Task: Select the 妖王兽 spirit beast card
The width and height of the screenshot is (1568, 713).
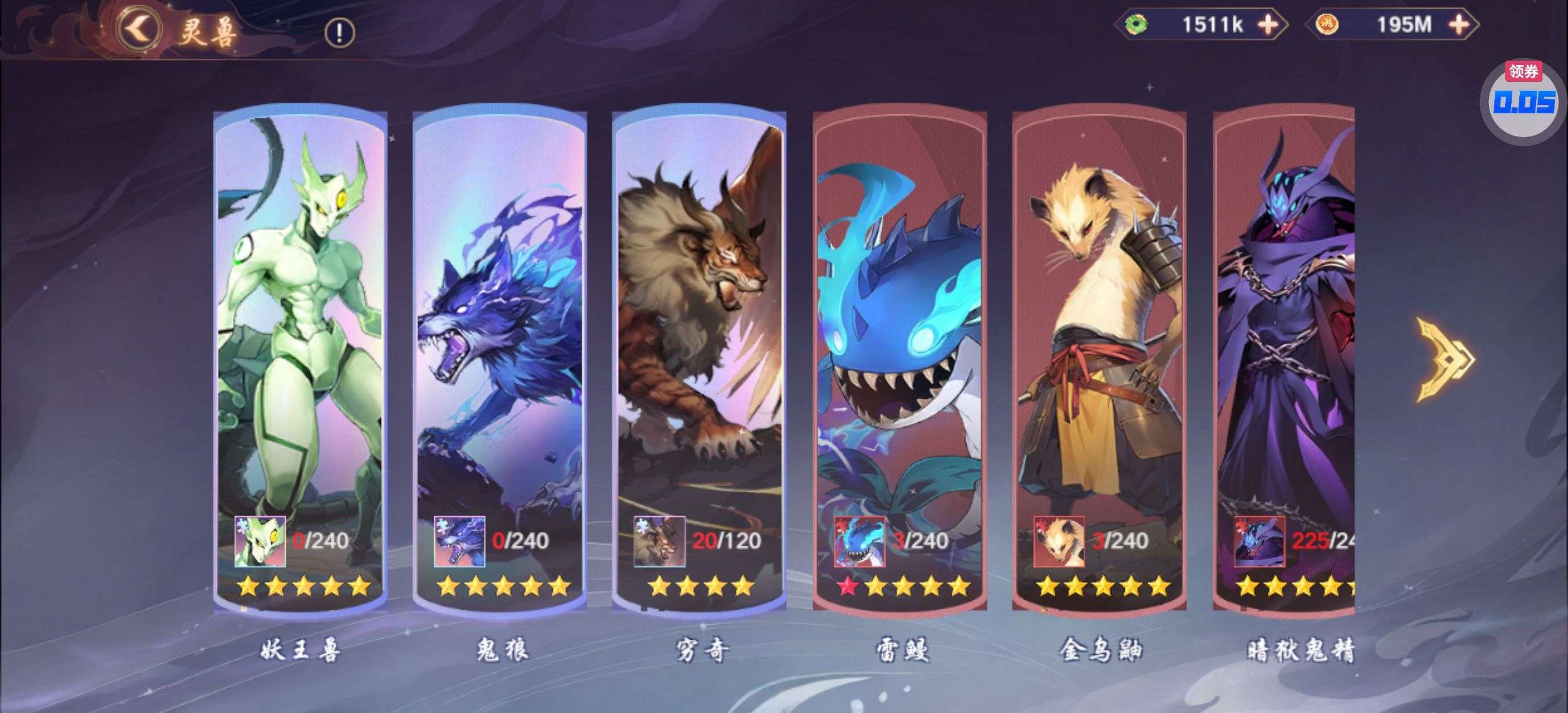Action: click(300, 359)
